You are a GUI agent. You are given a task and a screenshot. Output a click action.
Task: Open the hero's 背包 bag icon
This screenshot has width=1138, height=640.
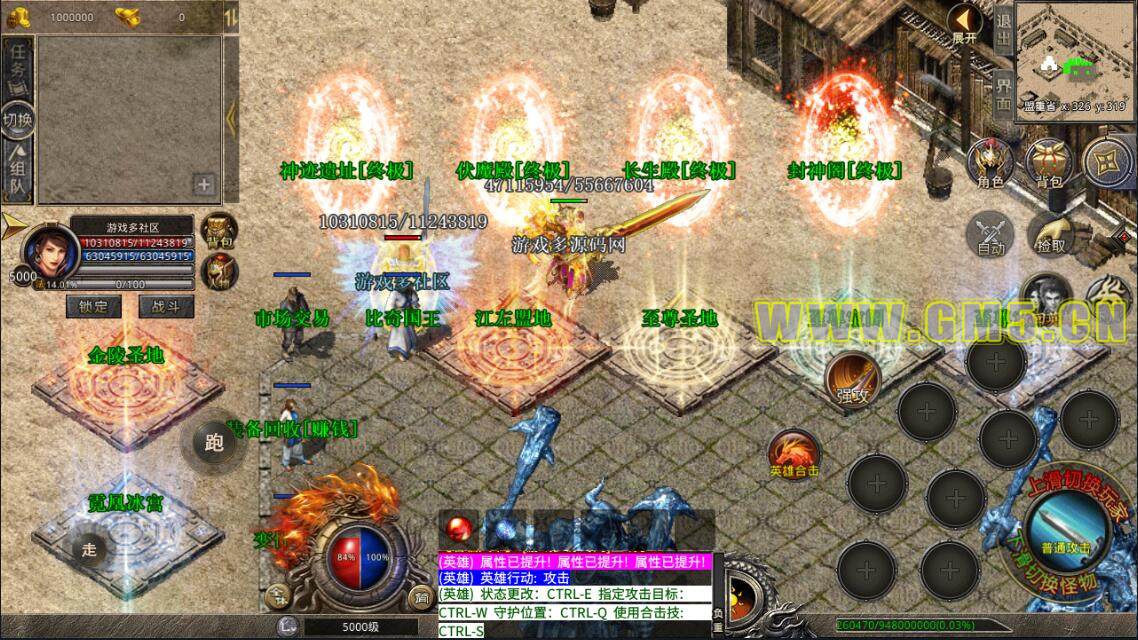(218, 229)
